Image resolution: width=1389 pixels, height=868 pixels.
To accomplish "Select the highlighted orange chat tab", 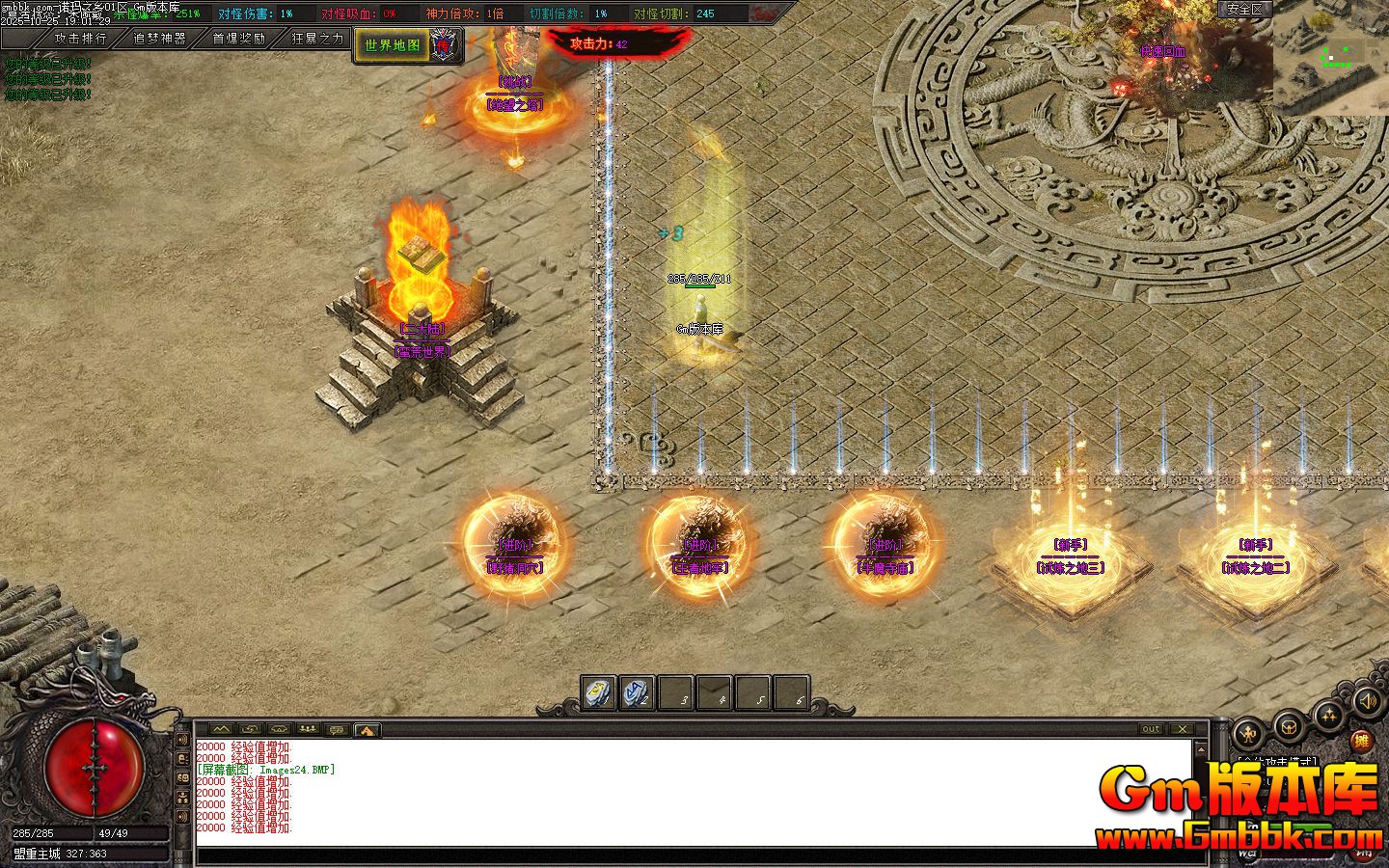I will pos(368,730).
